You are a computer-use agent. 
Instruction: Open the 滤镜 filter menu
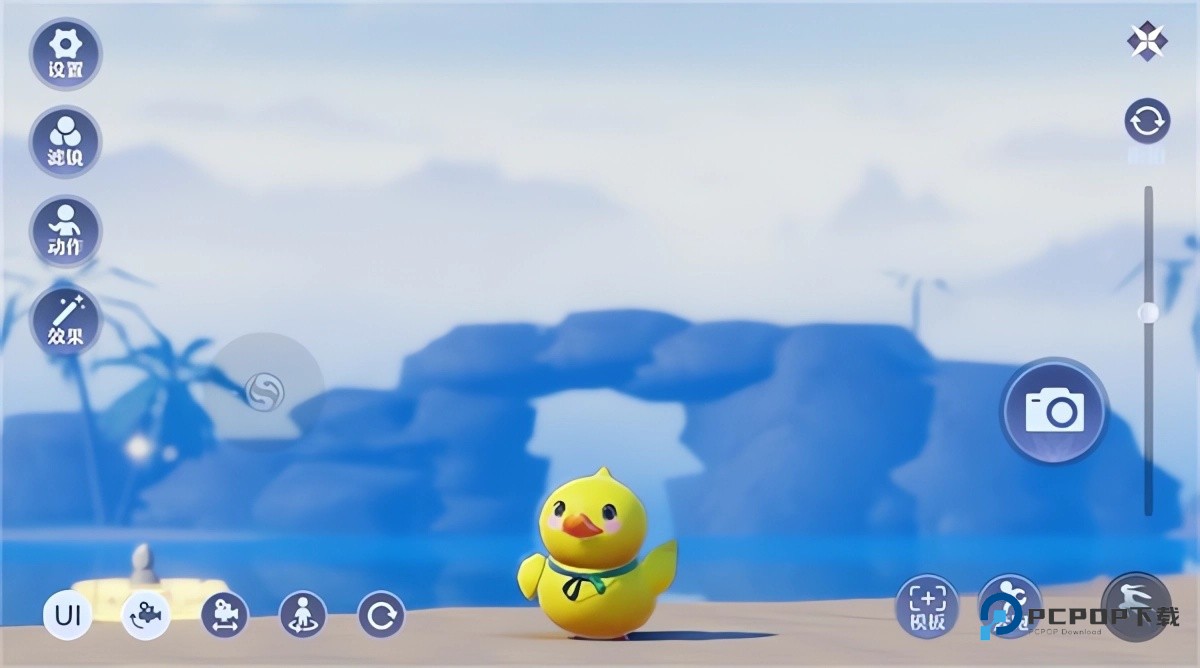tap(66, 142)
